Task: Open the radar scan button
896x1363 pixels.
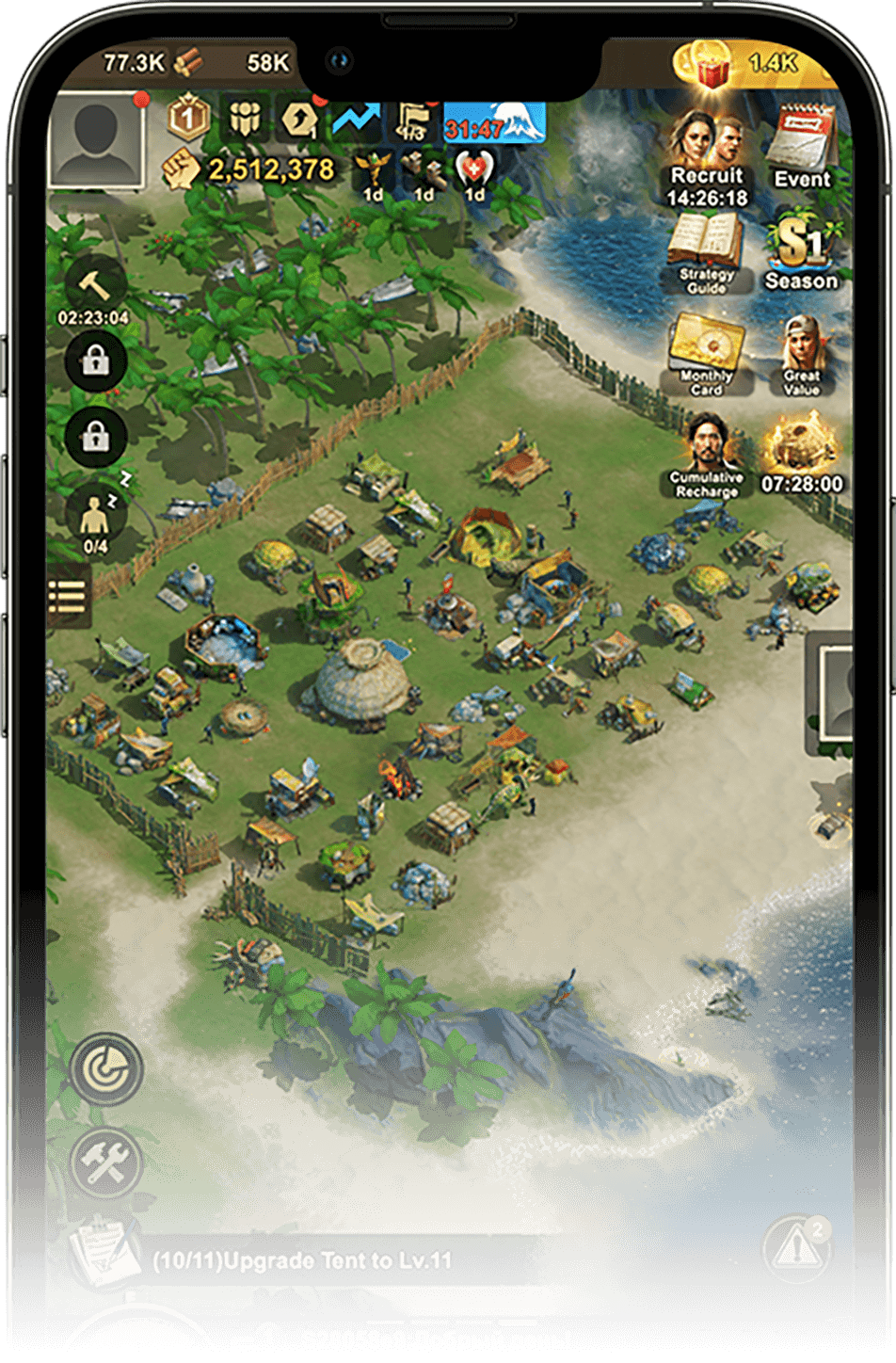Action: pyautogui.click(x=105, y=1067)
